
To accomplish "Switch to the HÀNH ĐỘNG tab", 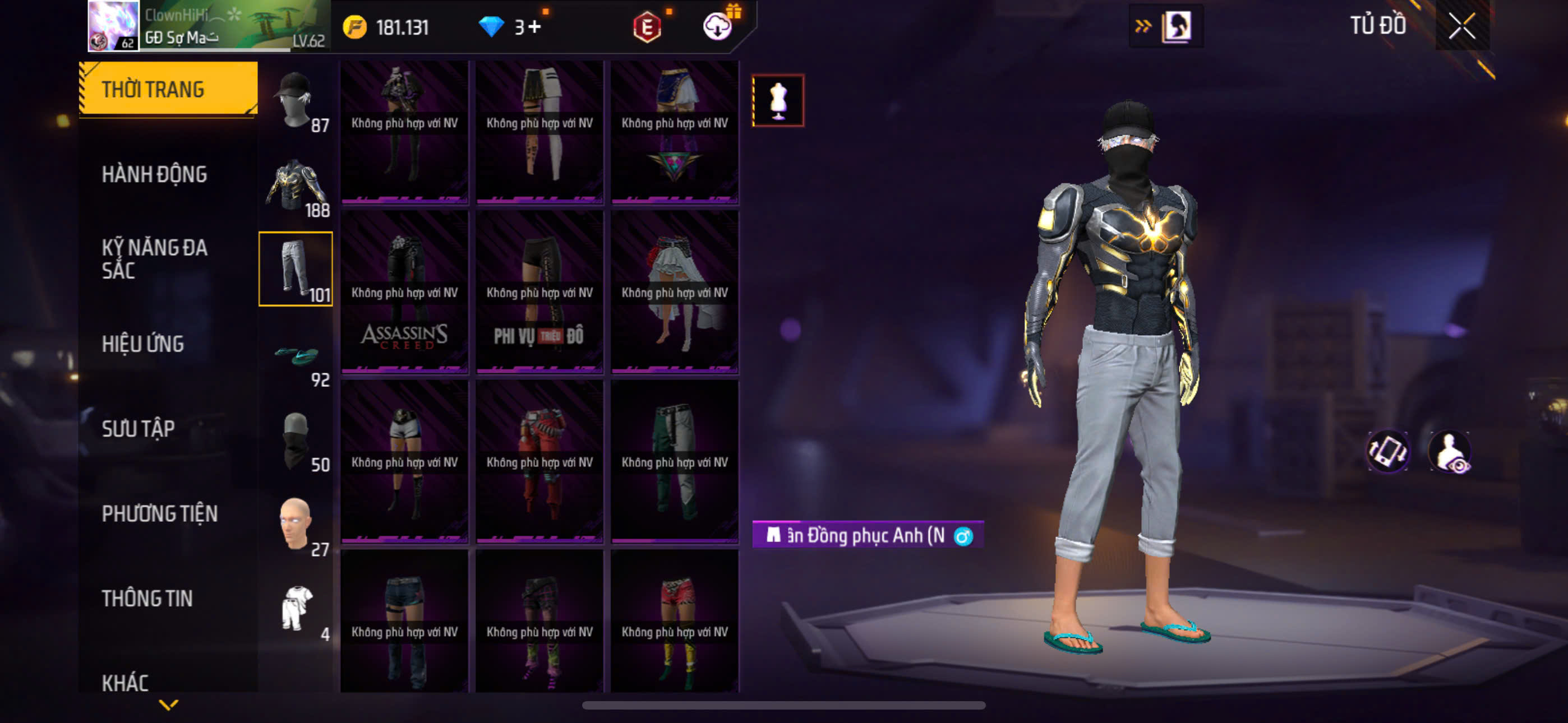I will (154, 175).
